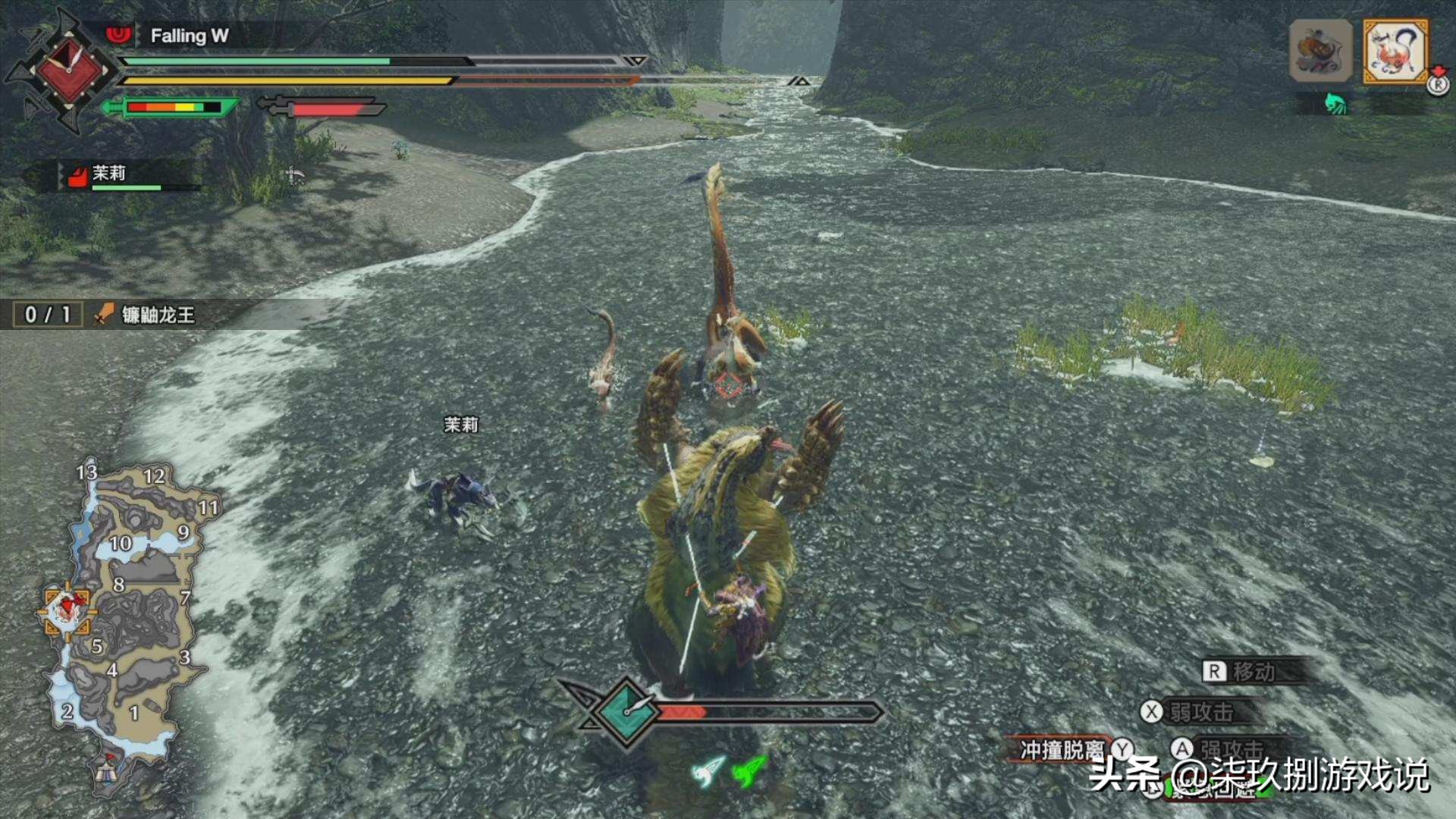Click the Falling W player name tag
1456x819 pixels.
[x=189, y=36]
